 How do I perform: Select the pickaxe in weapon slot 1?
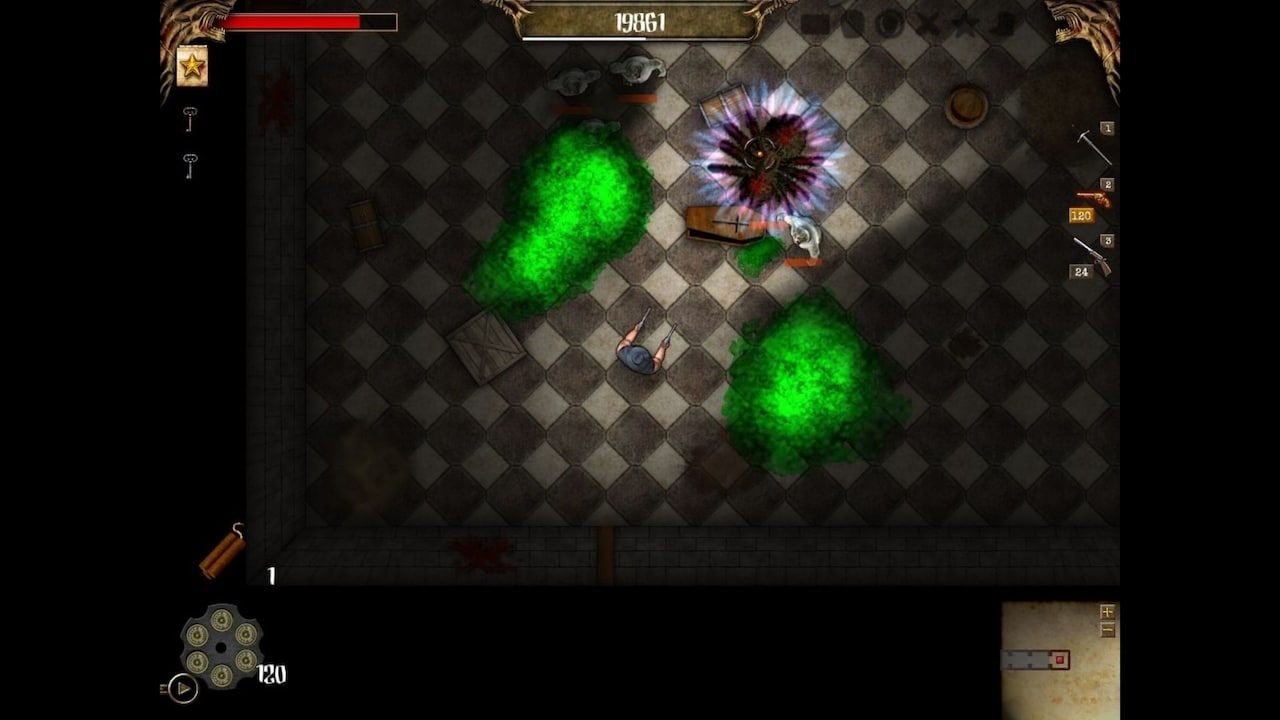[x=1095, y=148]
